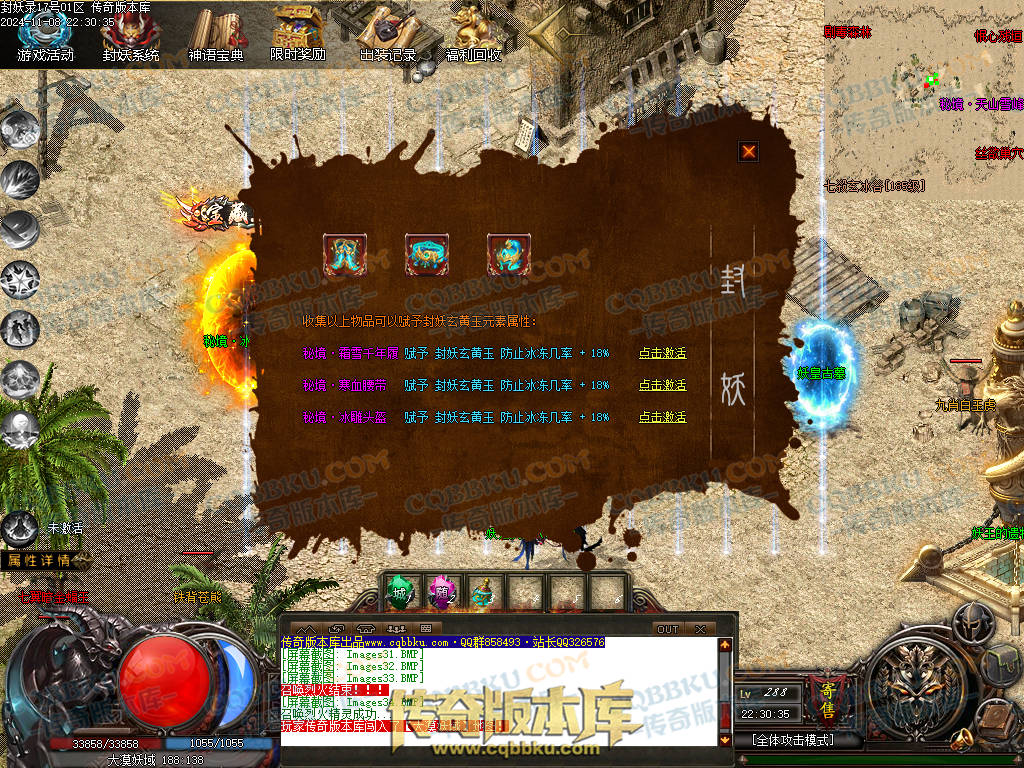This screenshot has width=1024, height=768.
Task: Use the green 城 town scroll hotbar slot
Action: (400, 593)
